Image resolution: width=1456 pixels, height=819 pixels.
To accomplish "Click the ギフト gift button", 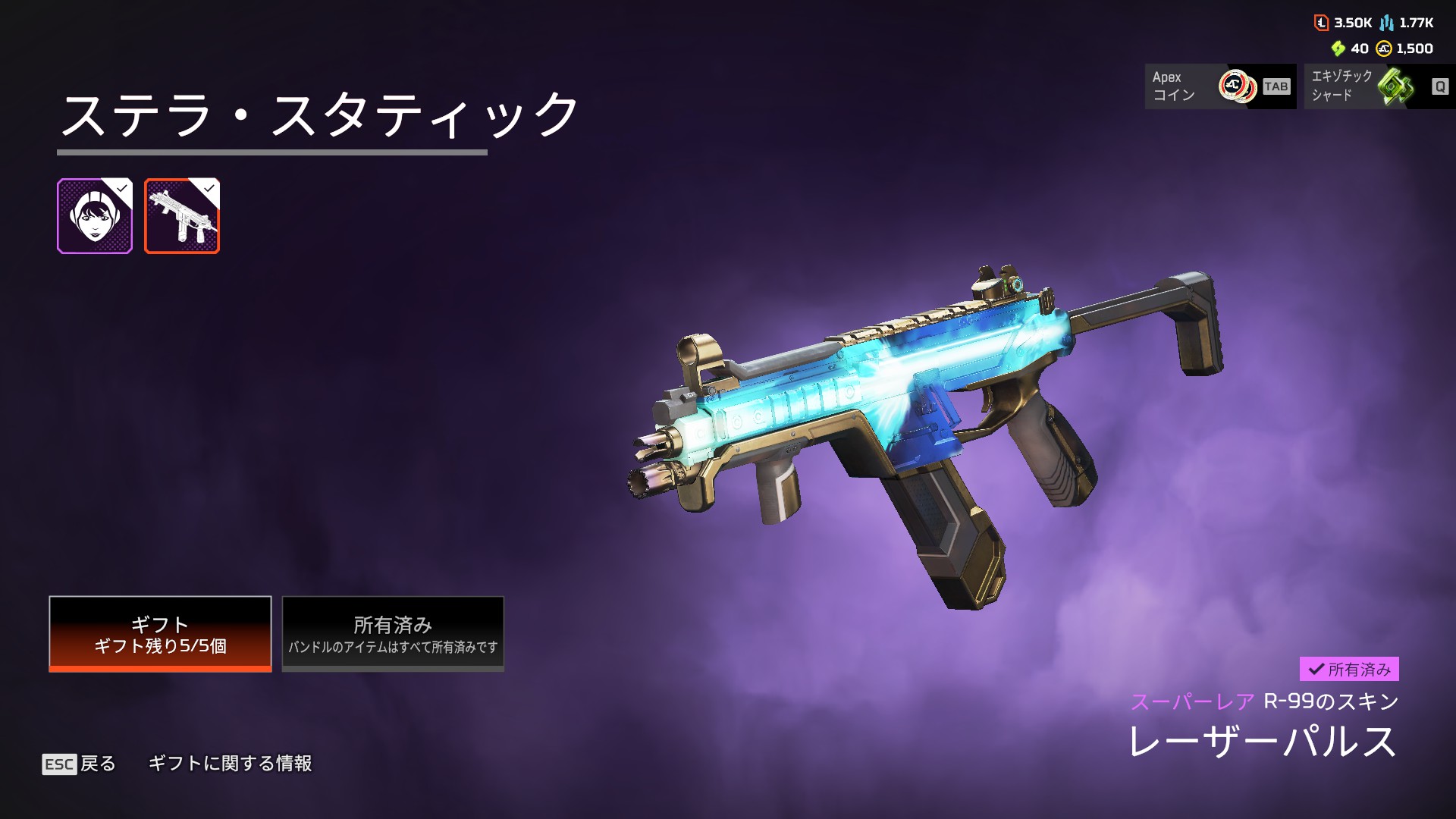I will (x=160, y=634).
